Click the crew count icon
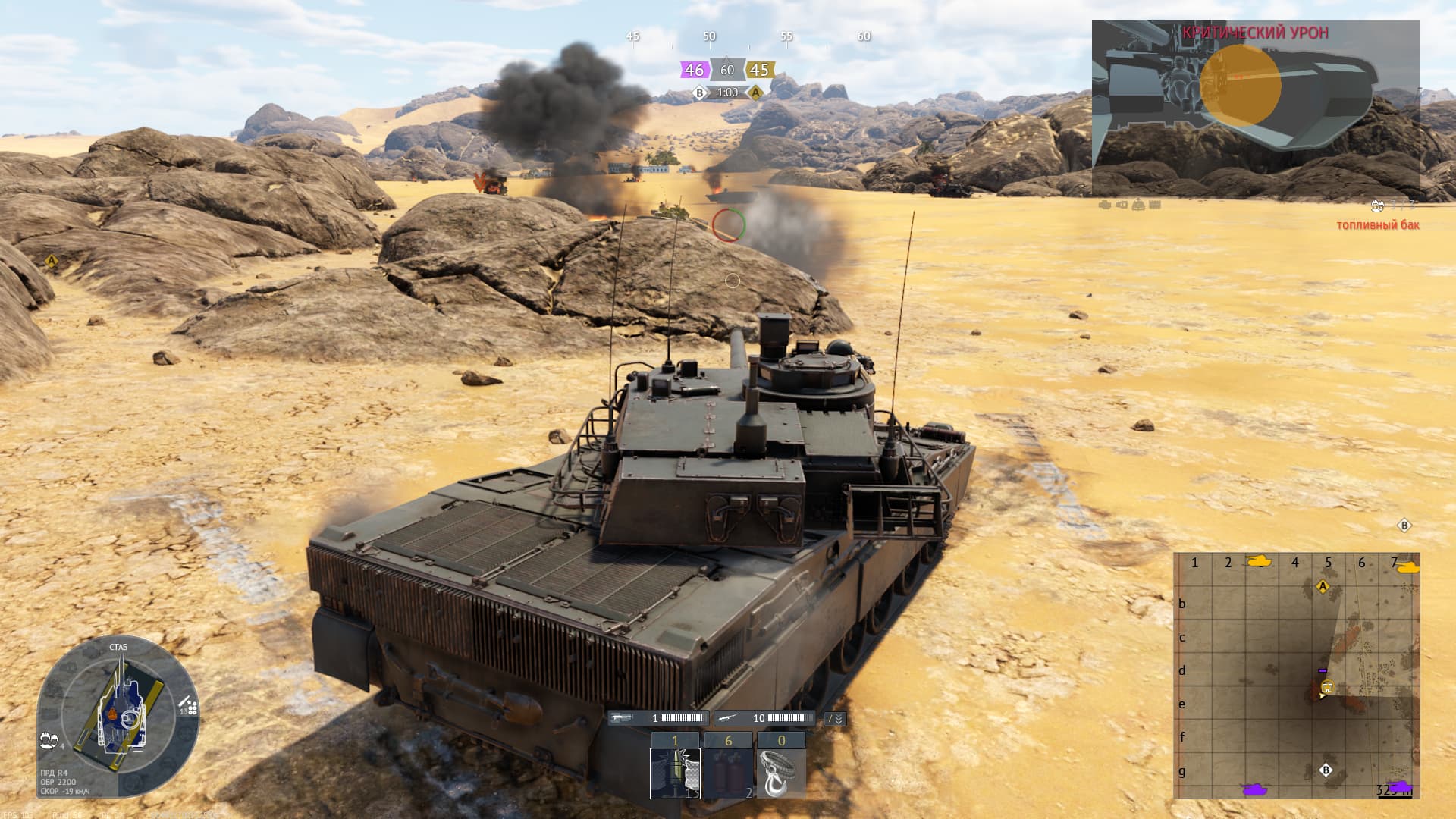This screenshot has width=1456, height=819. tap(50, 739)
